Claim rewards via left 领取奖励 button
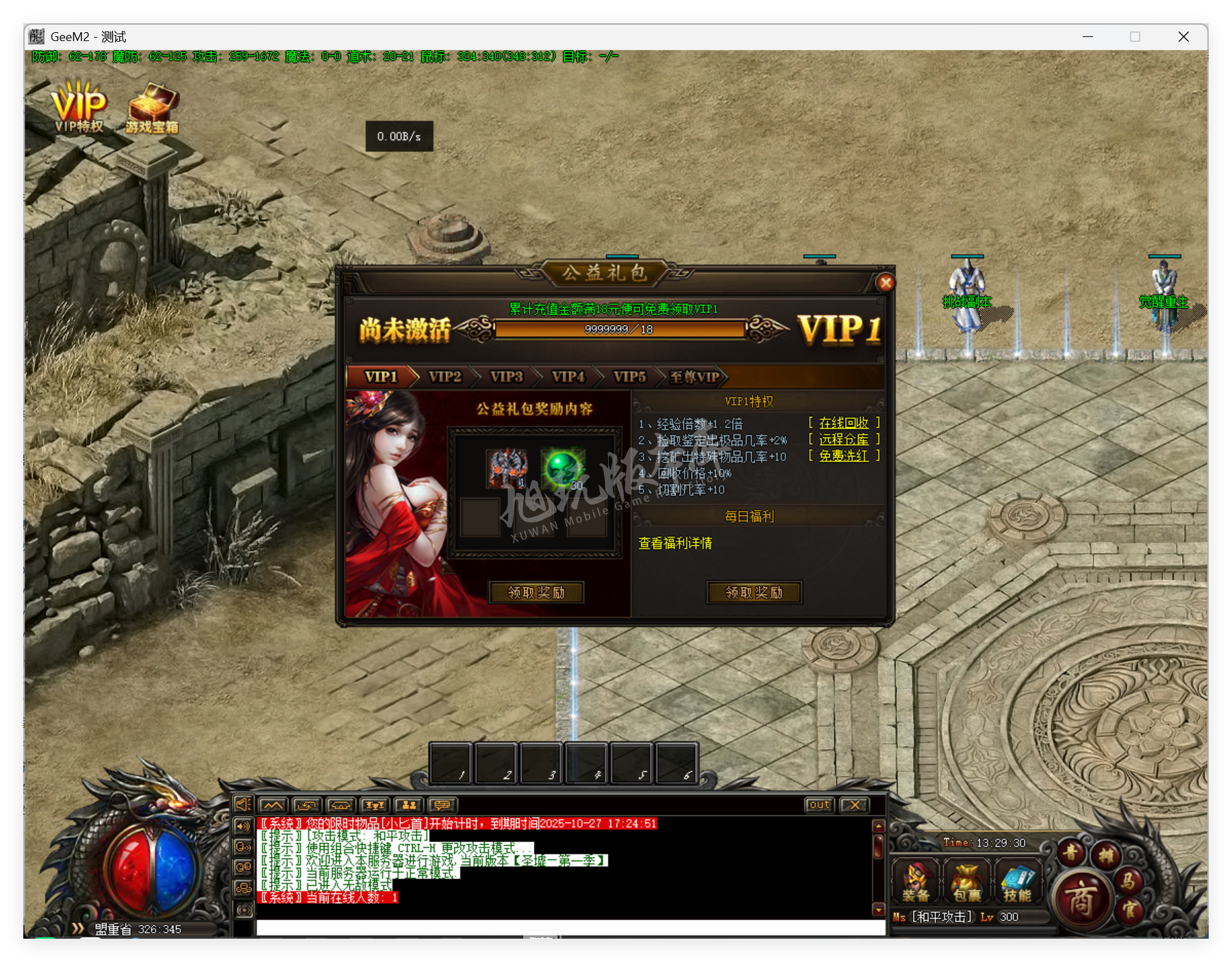Image resolution: width=1232 pixels, height=962 pixels. coord(536,592)
